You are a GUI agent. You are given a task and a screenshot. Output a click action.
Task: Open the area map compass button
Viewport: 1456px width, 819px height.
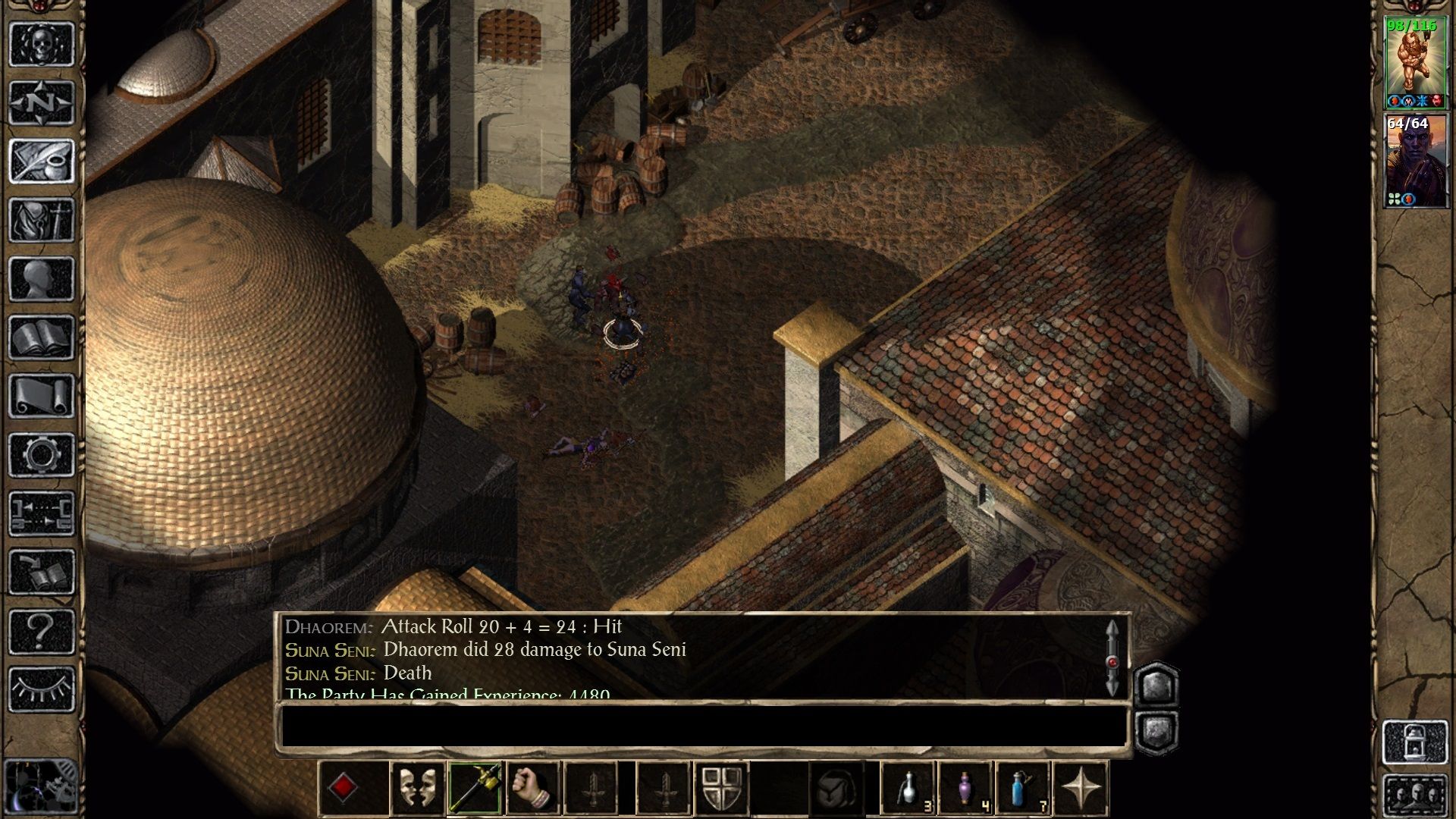[42, 102]
